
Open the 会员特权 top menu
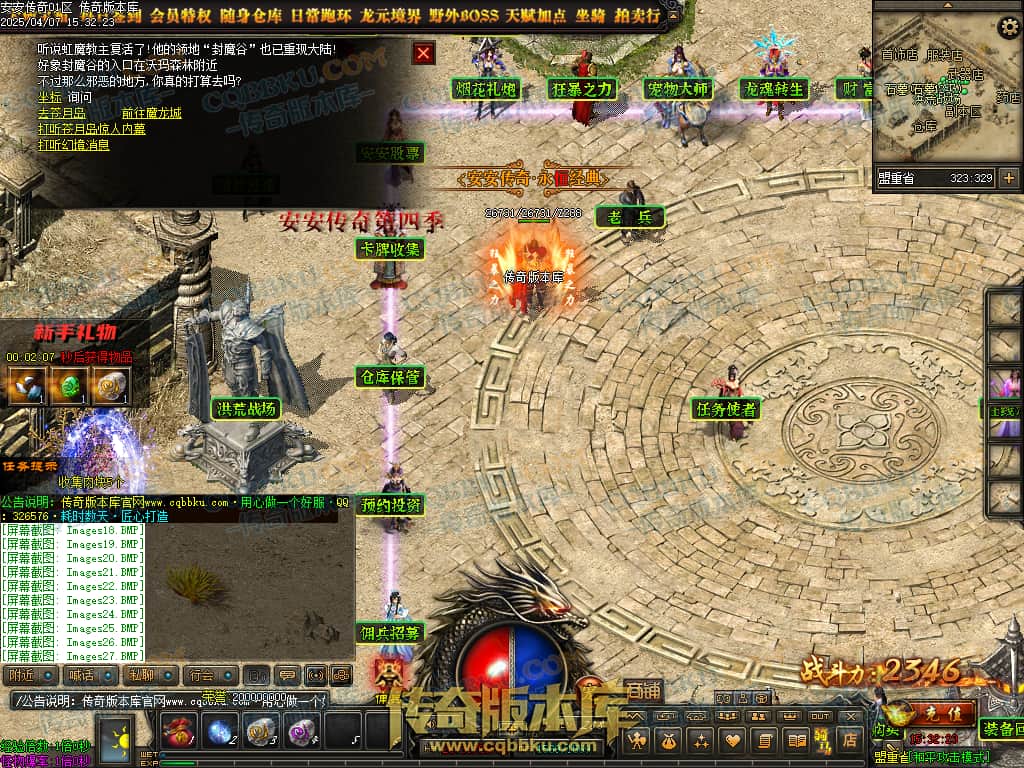click(180, 15)
